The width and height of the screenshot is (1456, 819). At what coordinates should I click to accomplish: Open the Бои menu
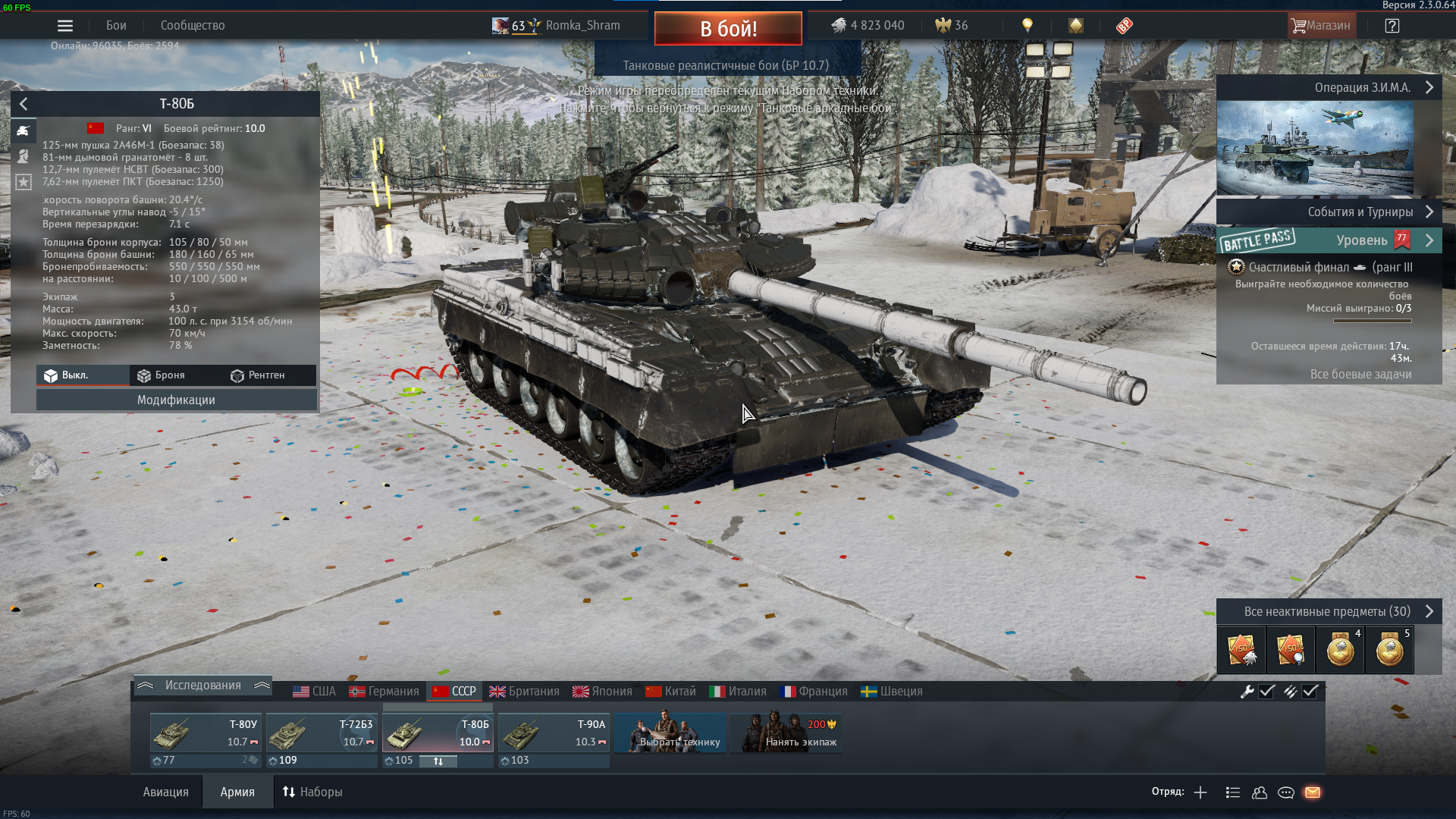tap(116, 26)
